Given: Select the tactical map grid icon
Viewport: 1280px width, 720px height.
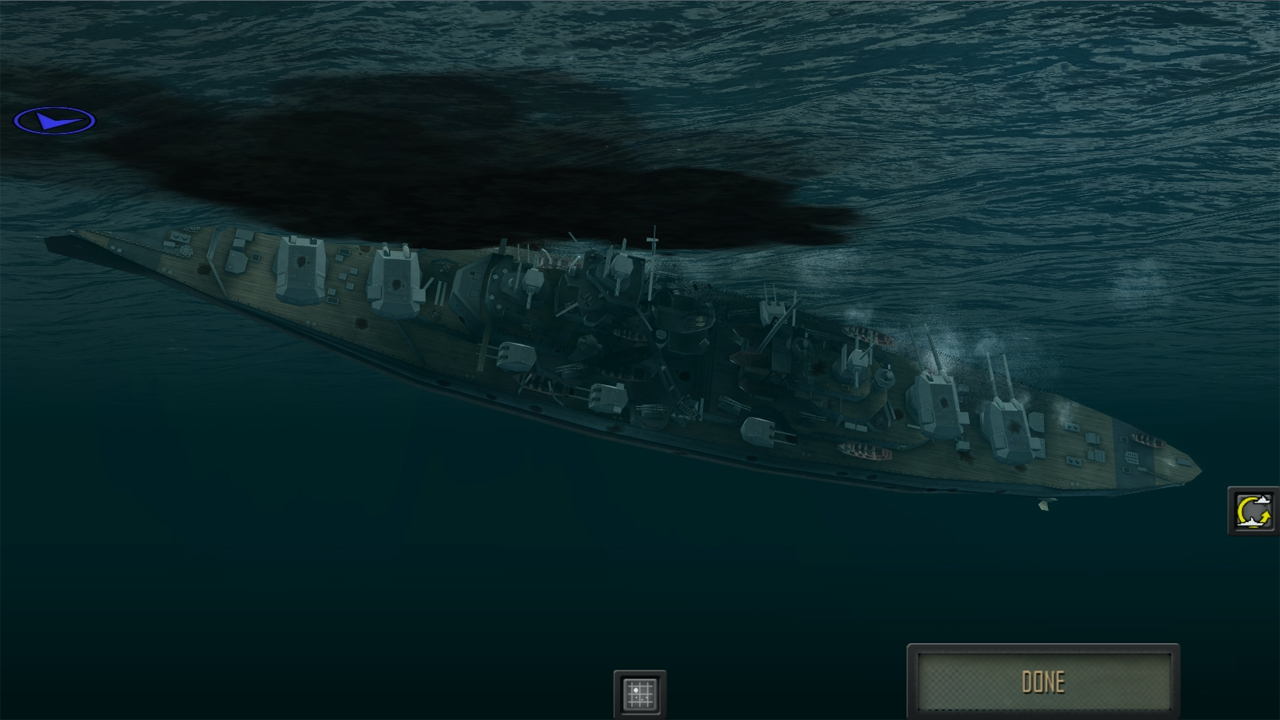Looking at the screenshot, I should pyautogui.click(x=639, y=693).
